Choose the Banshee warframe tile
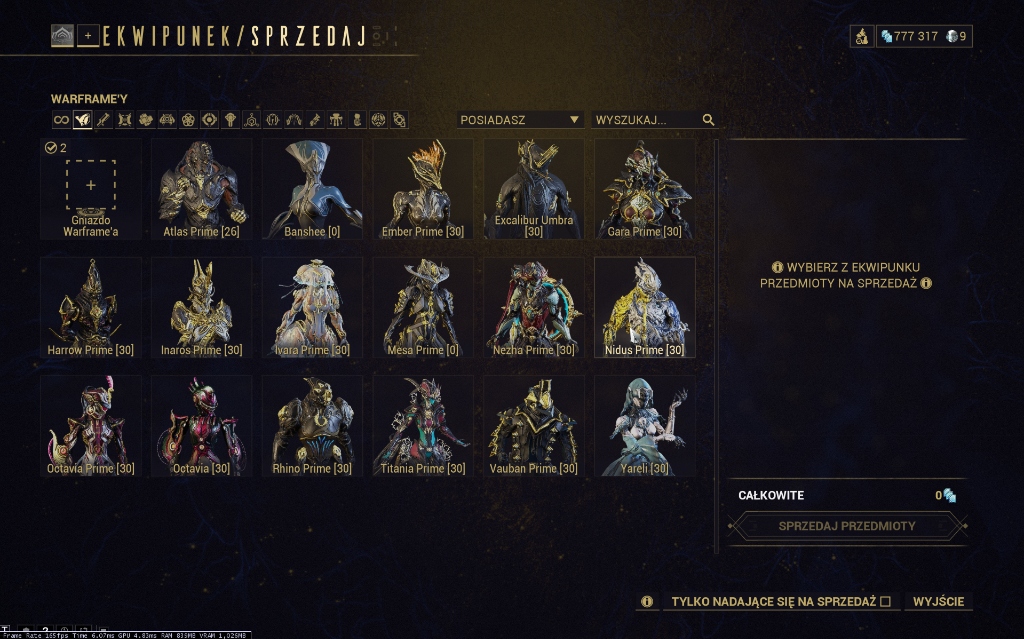1024x639 pixels. point(311,188)
